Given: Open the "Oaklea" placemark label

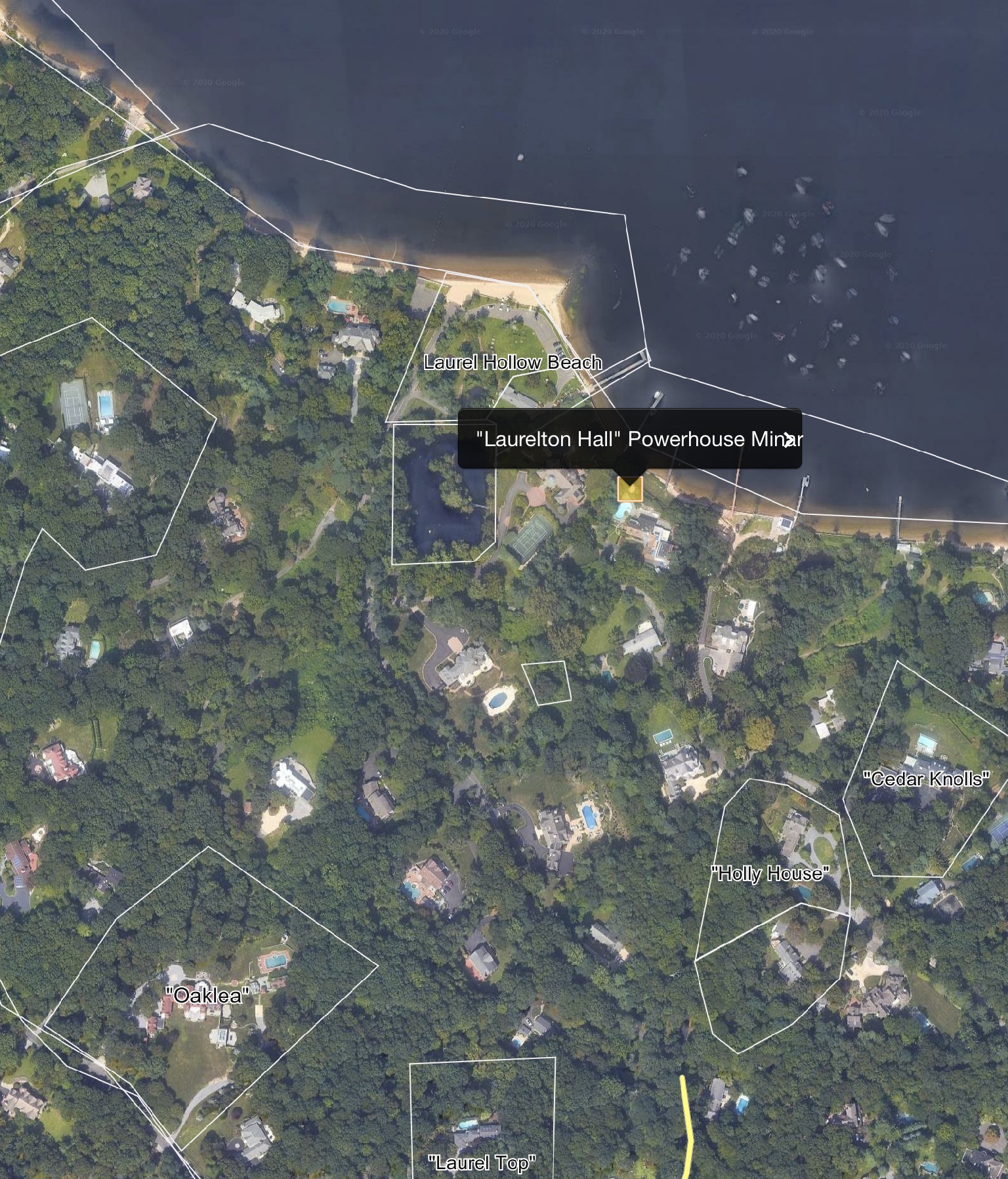Looking at the screenshot, I should click(x=208, y=995).
